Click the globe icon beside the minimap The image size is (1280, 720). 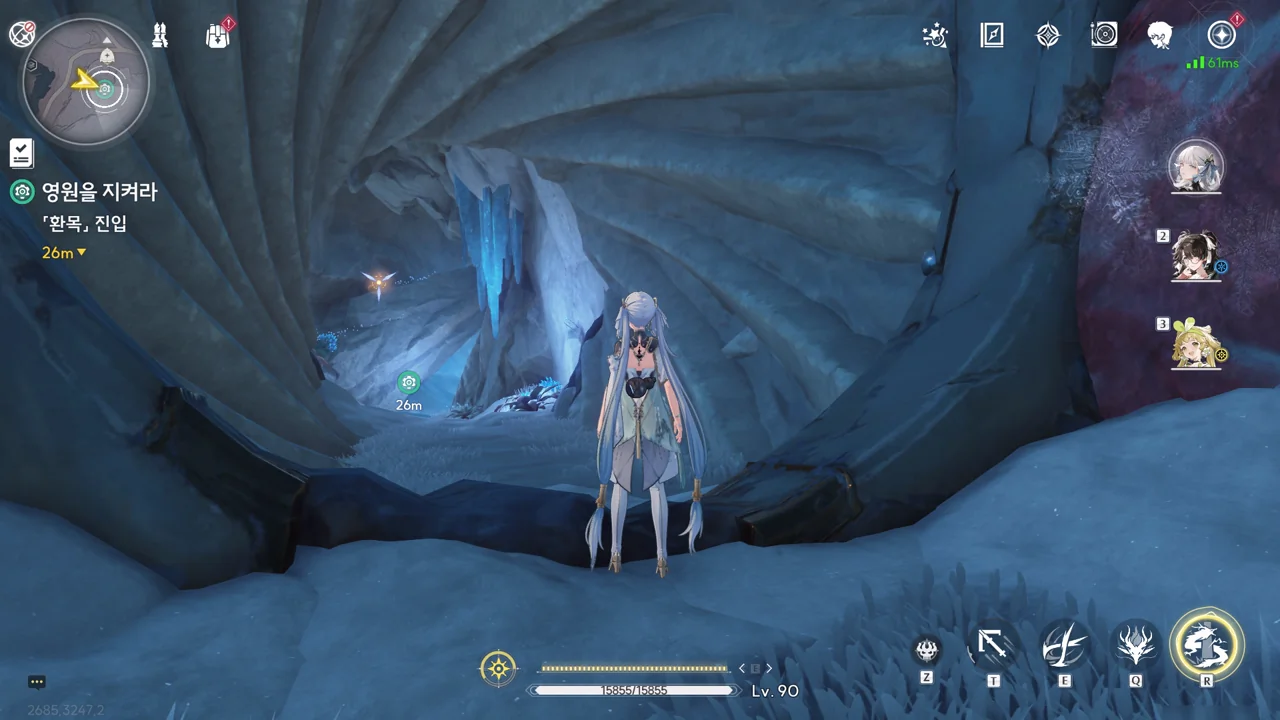click(x=22, y=35)
